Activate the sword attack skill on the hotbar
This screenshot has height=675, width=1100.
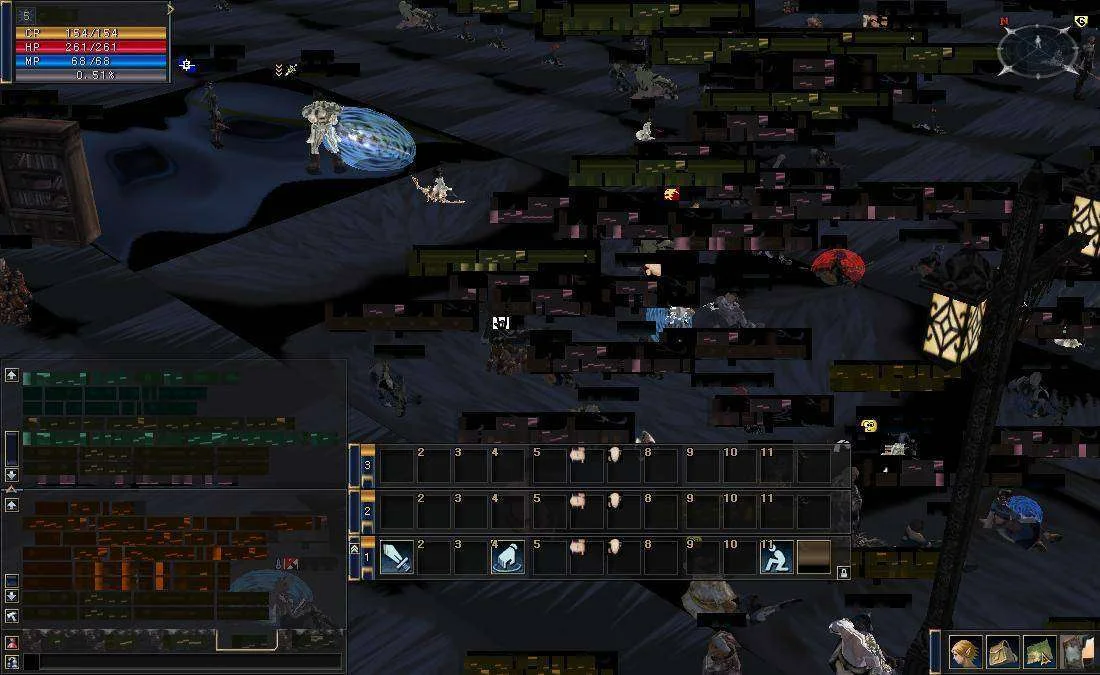396,557
